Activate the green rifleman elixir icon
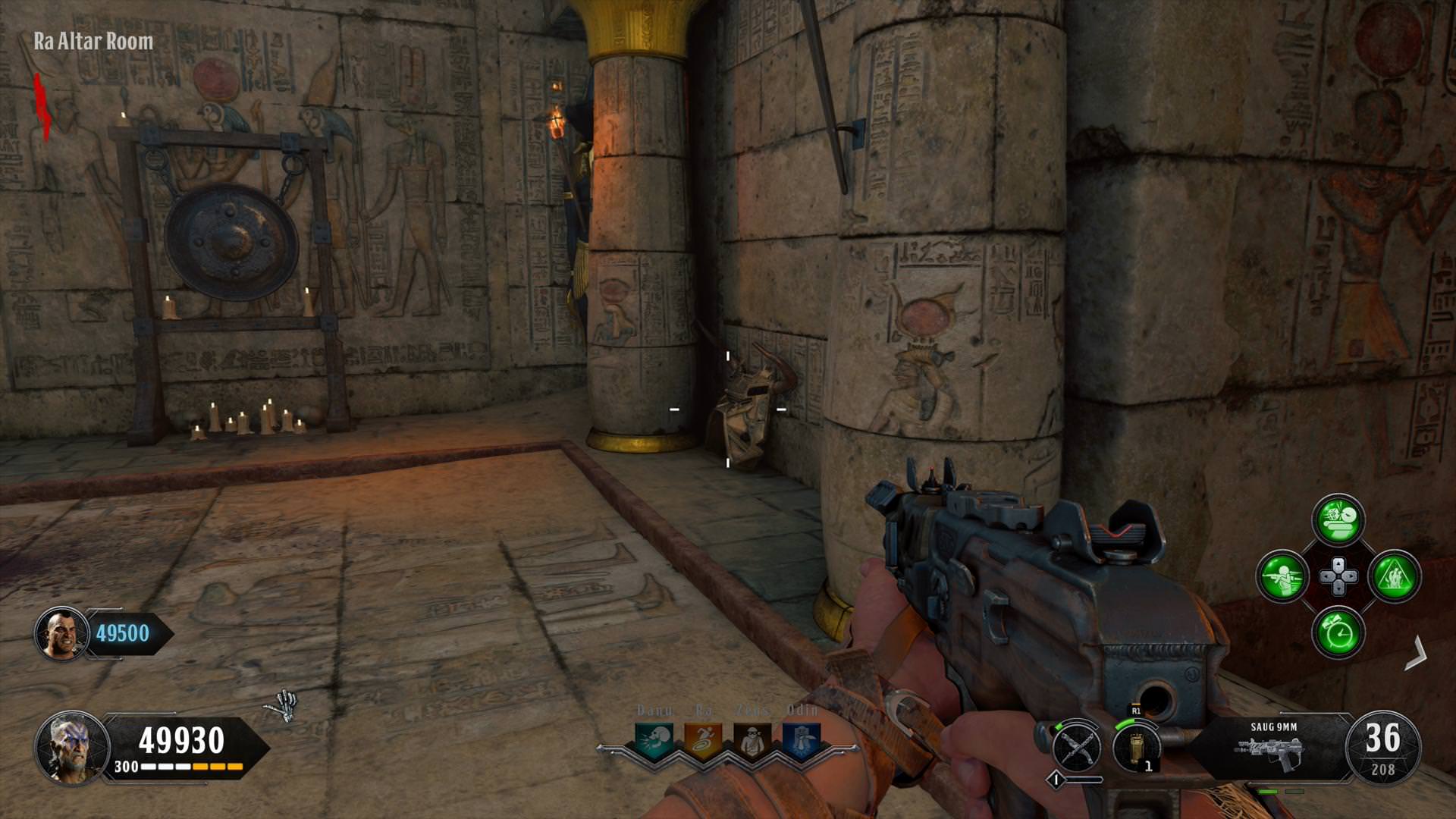The width and height of the screenshot is (1456, 819). click(1282, 576)
